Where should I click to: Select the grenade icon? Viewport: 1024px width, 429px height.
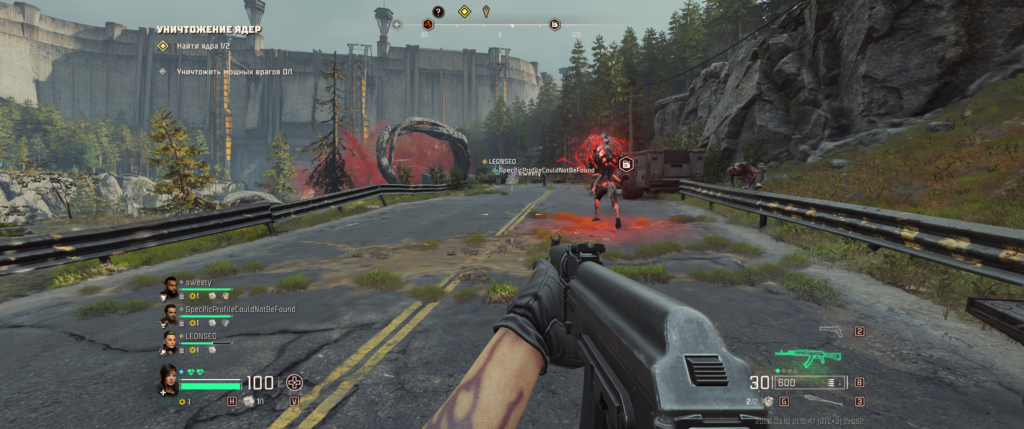[767, 401]
